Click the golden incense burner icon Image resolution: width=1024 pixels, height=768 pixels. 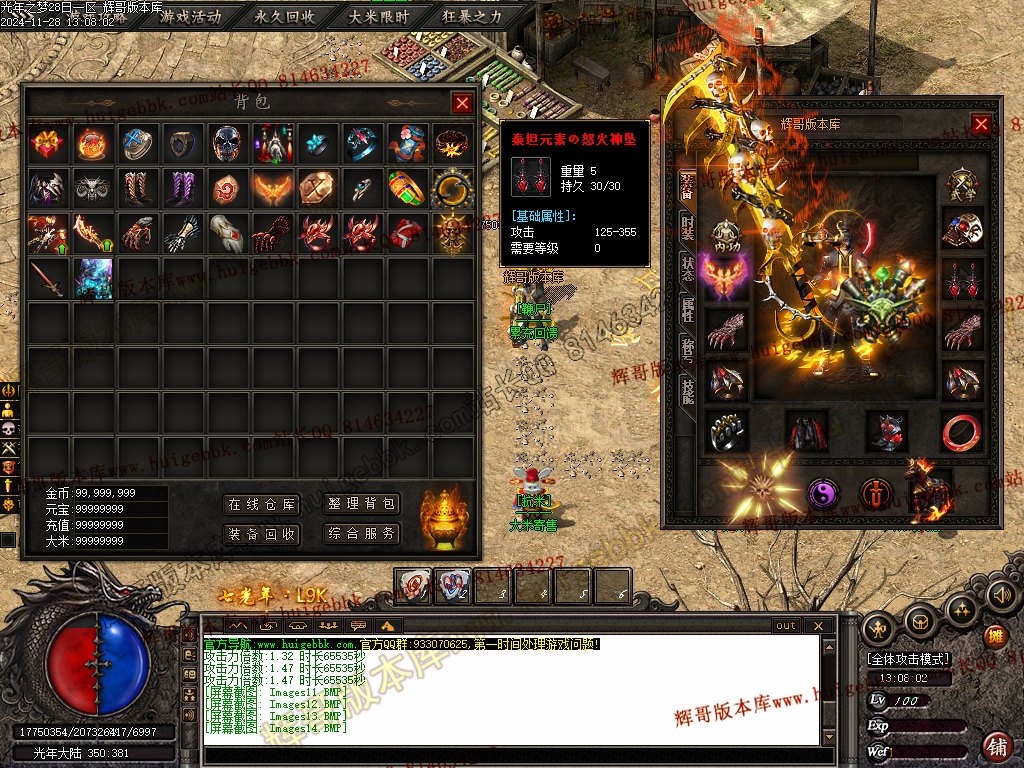444,517
